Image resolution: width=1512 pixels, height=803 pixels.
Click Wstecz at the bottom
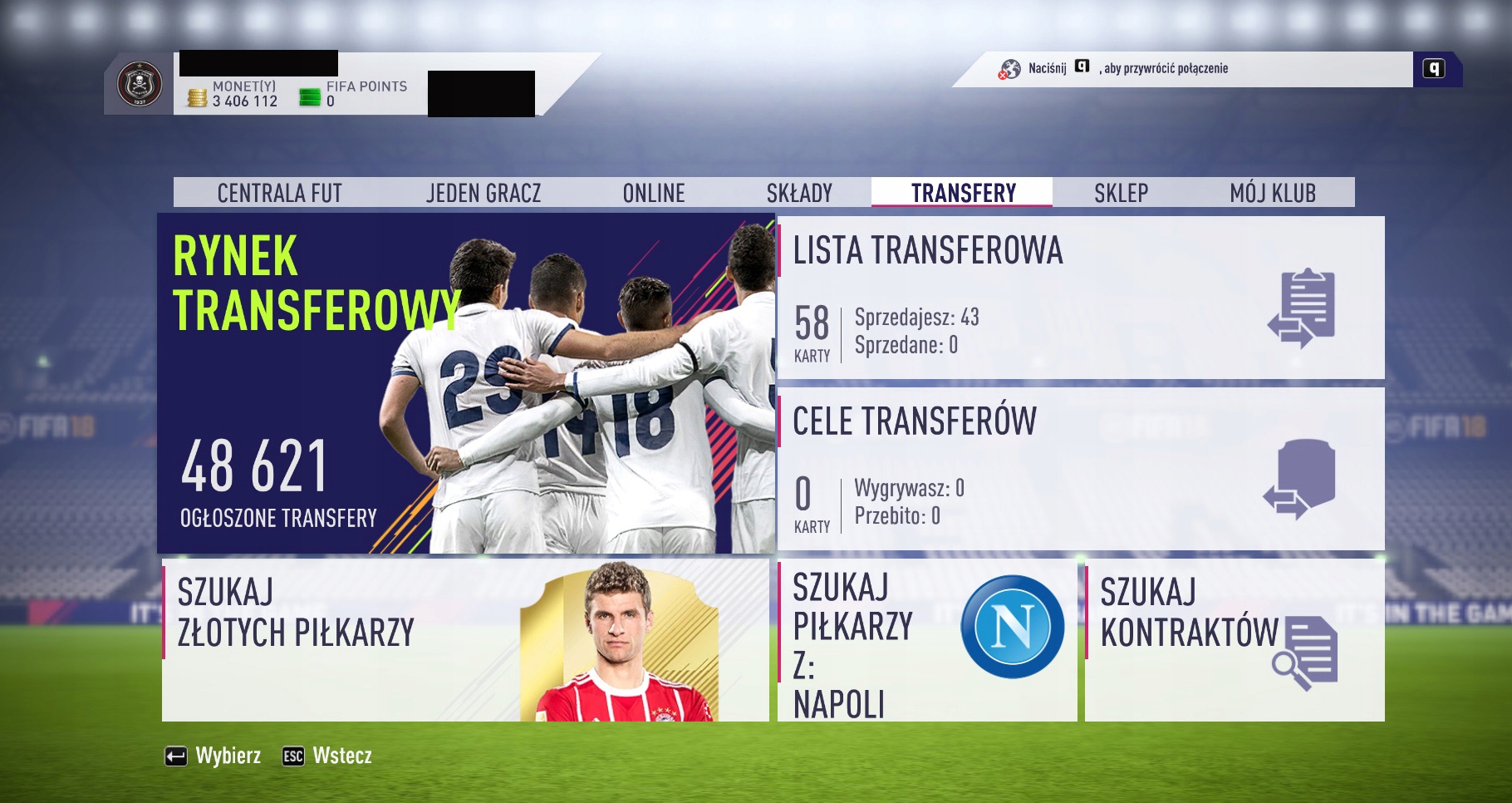point(342,756)
